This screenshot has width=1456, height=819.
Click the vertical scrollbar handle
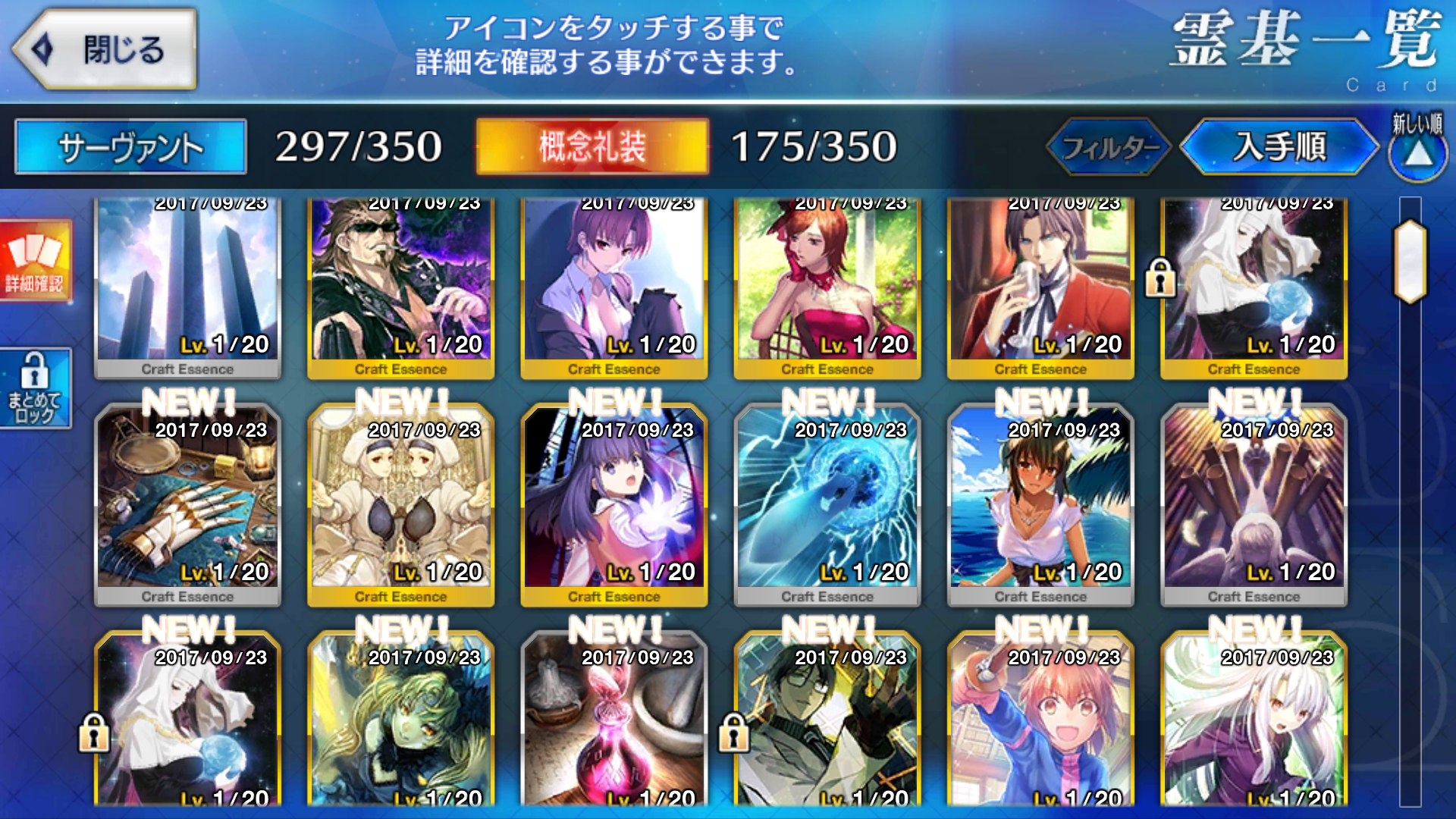(x=1410, y=262)
